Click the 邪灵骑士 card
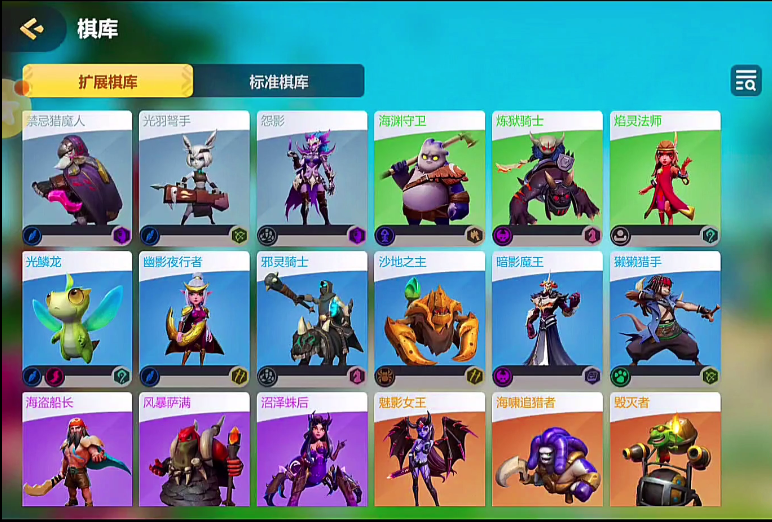772x522 pixels. tap(312, 318)
